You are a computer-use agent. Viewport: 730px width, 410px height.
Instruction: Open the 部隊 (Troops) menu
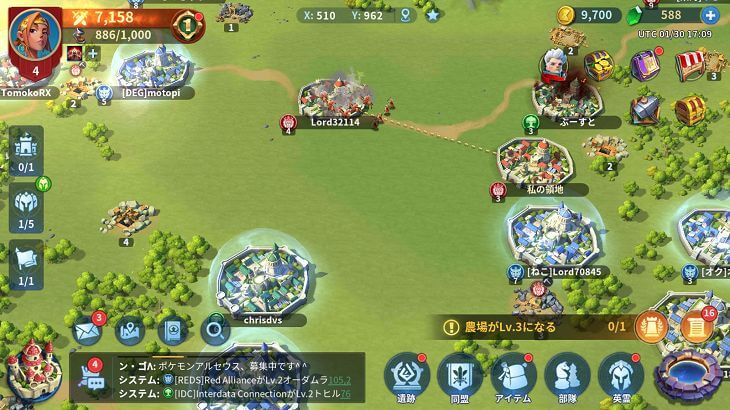(x=567, y=376)
